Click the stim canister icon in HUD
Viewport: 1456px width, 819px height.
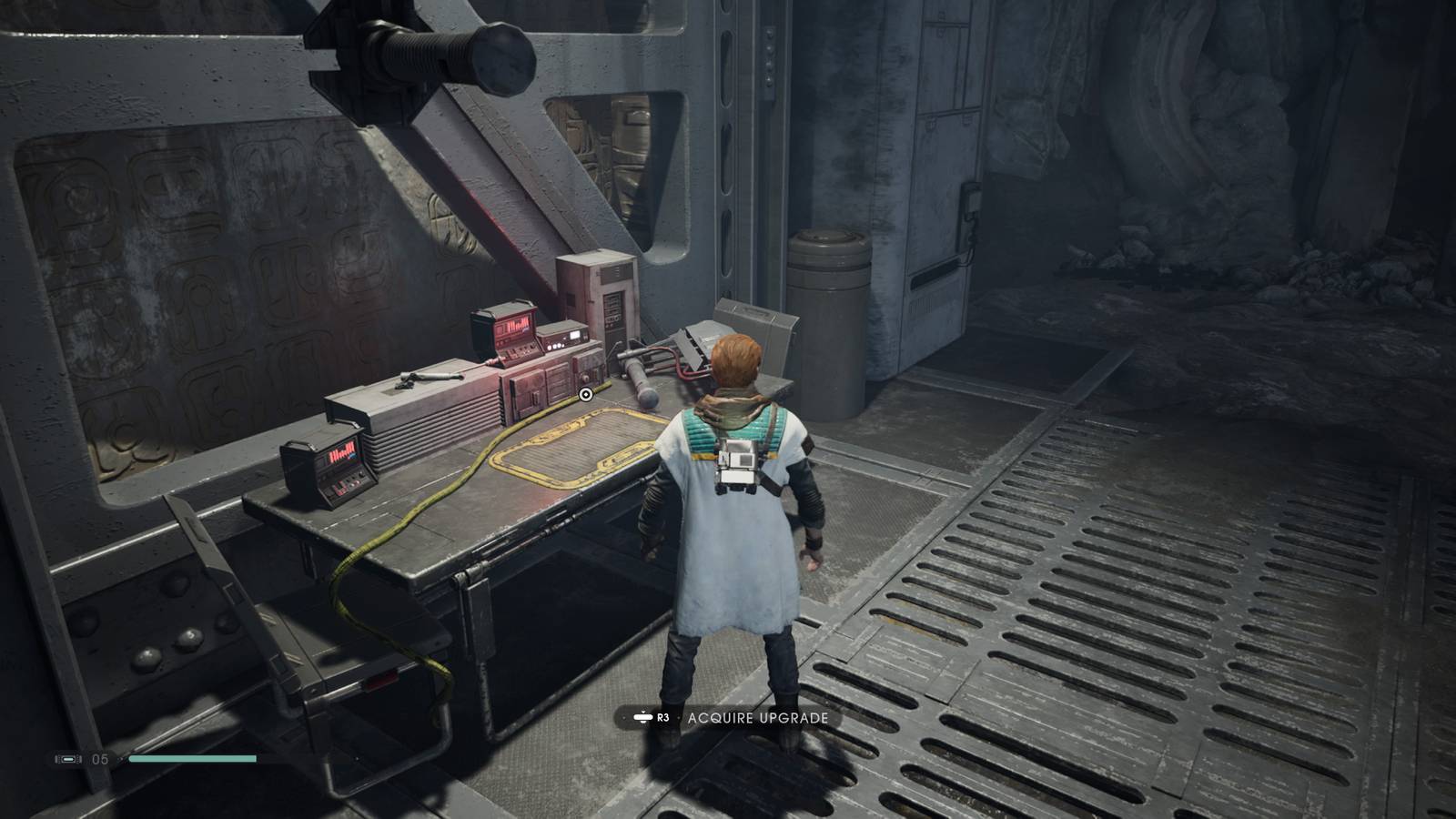pyautogui.click(x=68, y=758)
